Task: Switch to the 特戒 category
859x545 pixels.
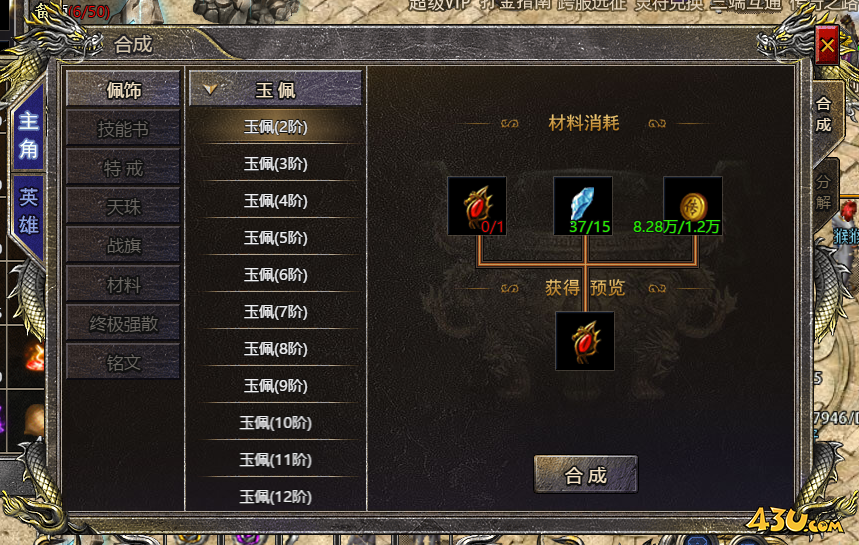Action: click(123, 168)
